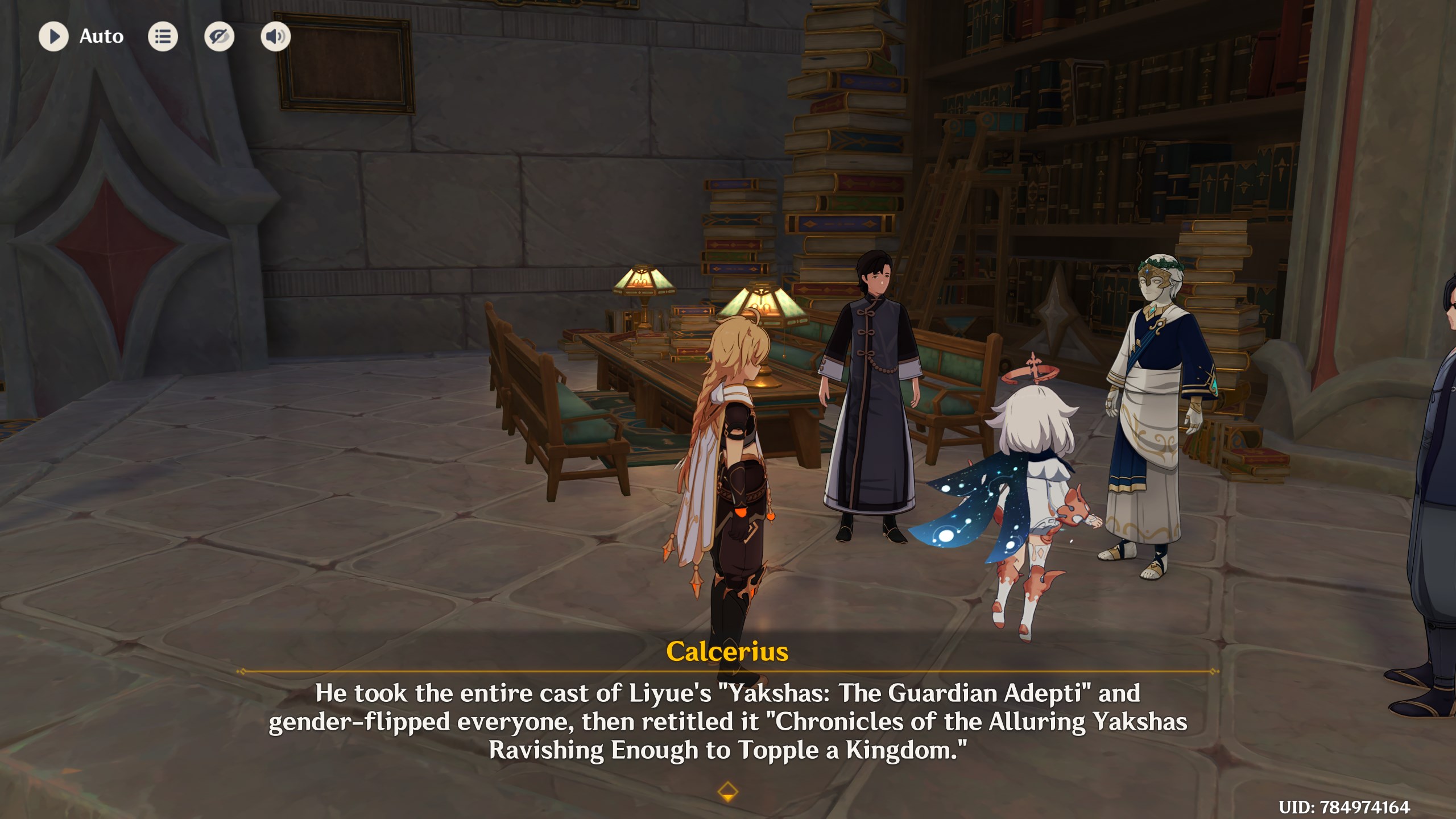This screenshot has width=1456, height=819.
Task: Toggle dialogue voice audio
Action: (x=275, y=36)
